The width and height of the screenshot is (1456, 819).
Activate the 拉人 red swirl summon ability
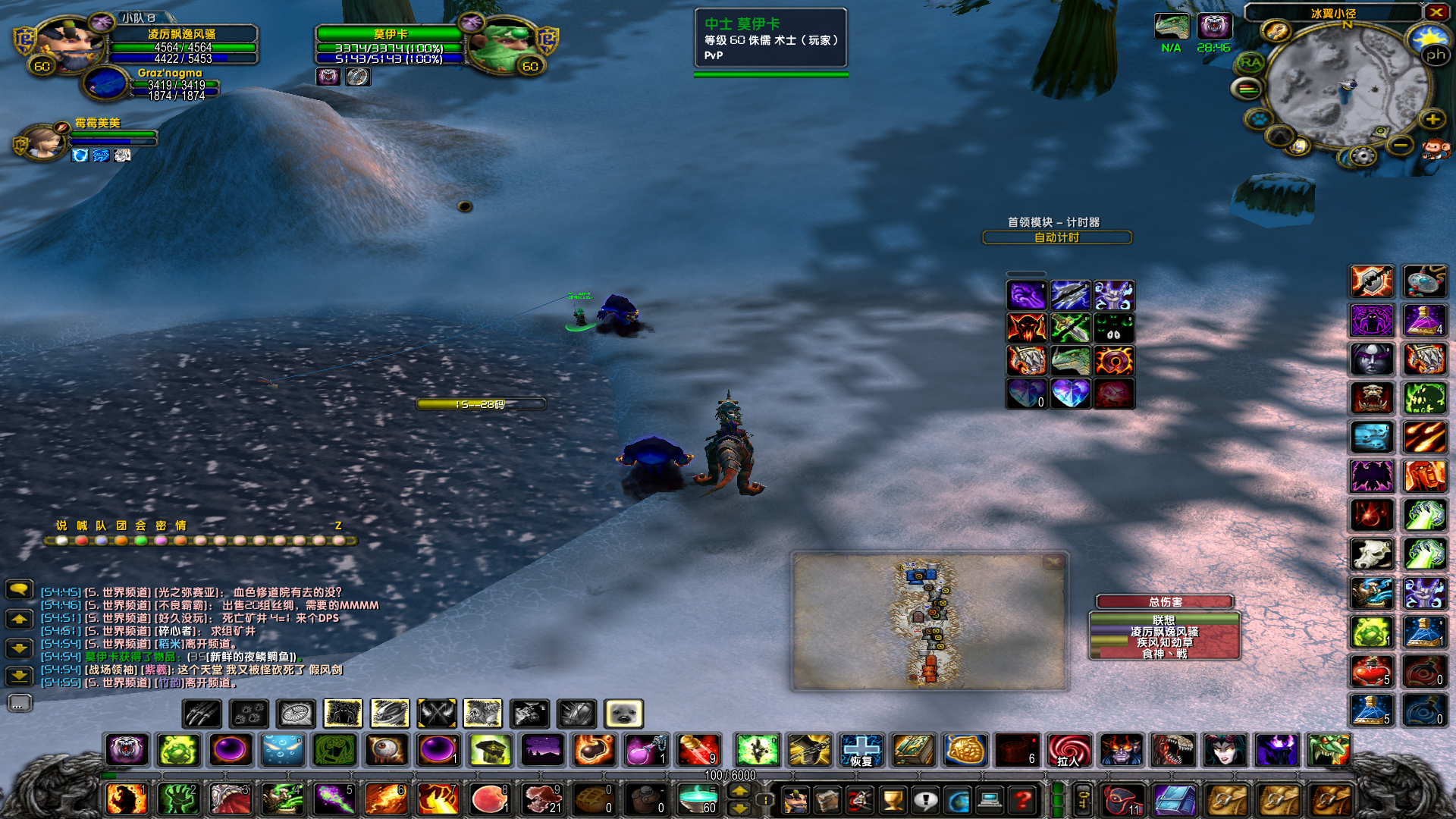[x=1068, y=750]
